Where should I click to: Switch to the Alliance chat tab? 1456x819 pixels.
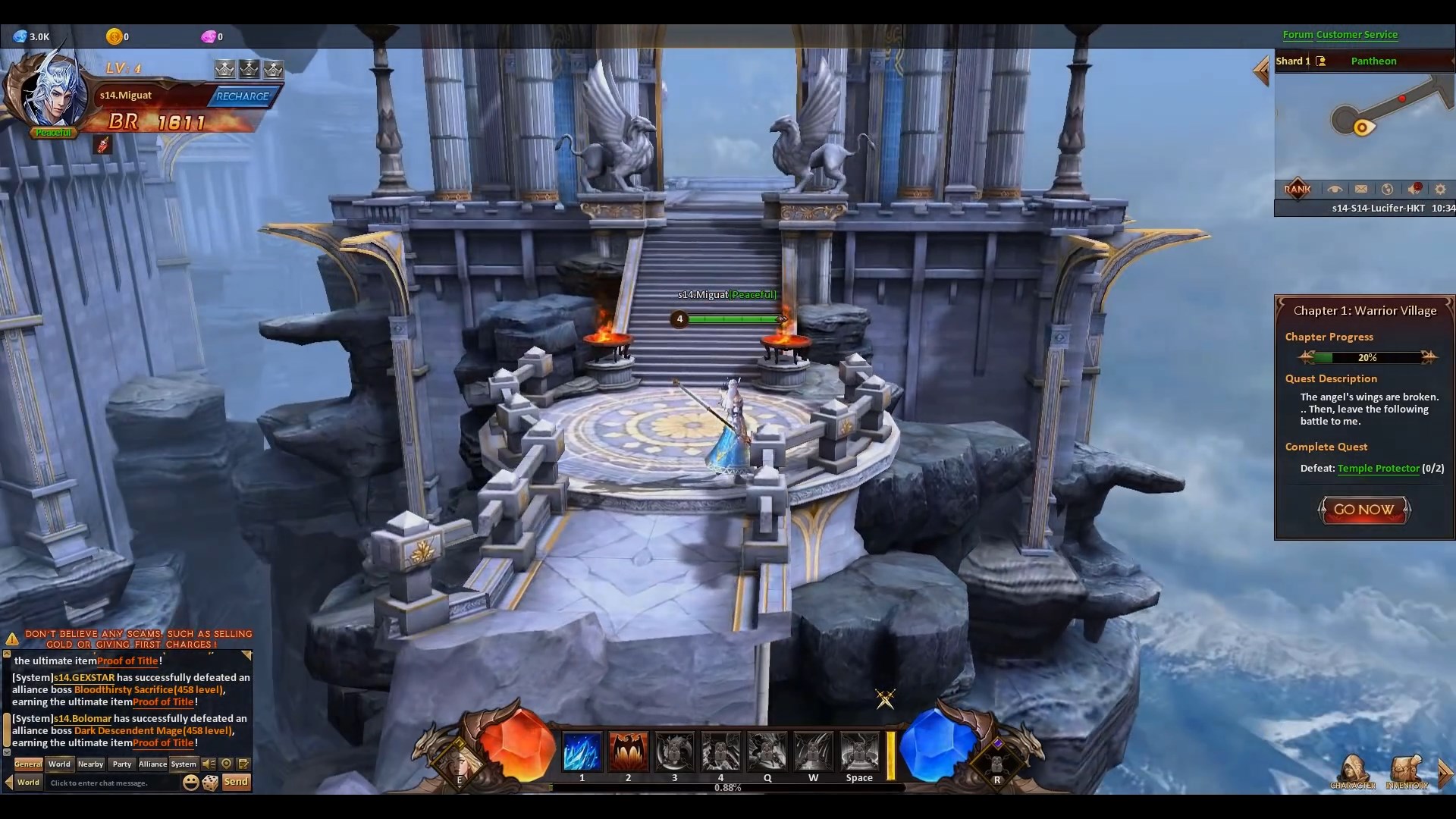point(152,764)
